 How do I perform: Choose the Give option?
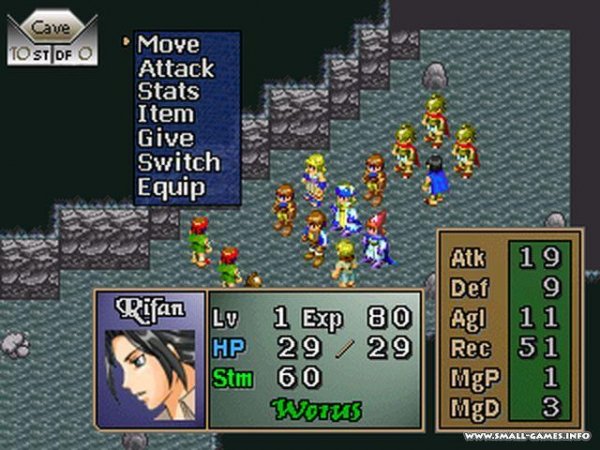point(165,139)
